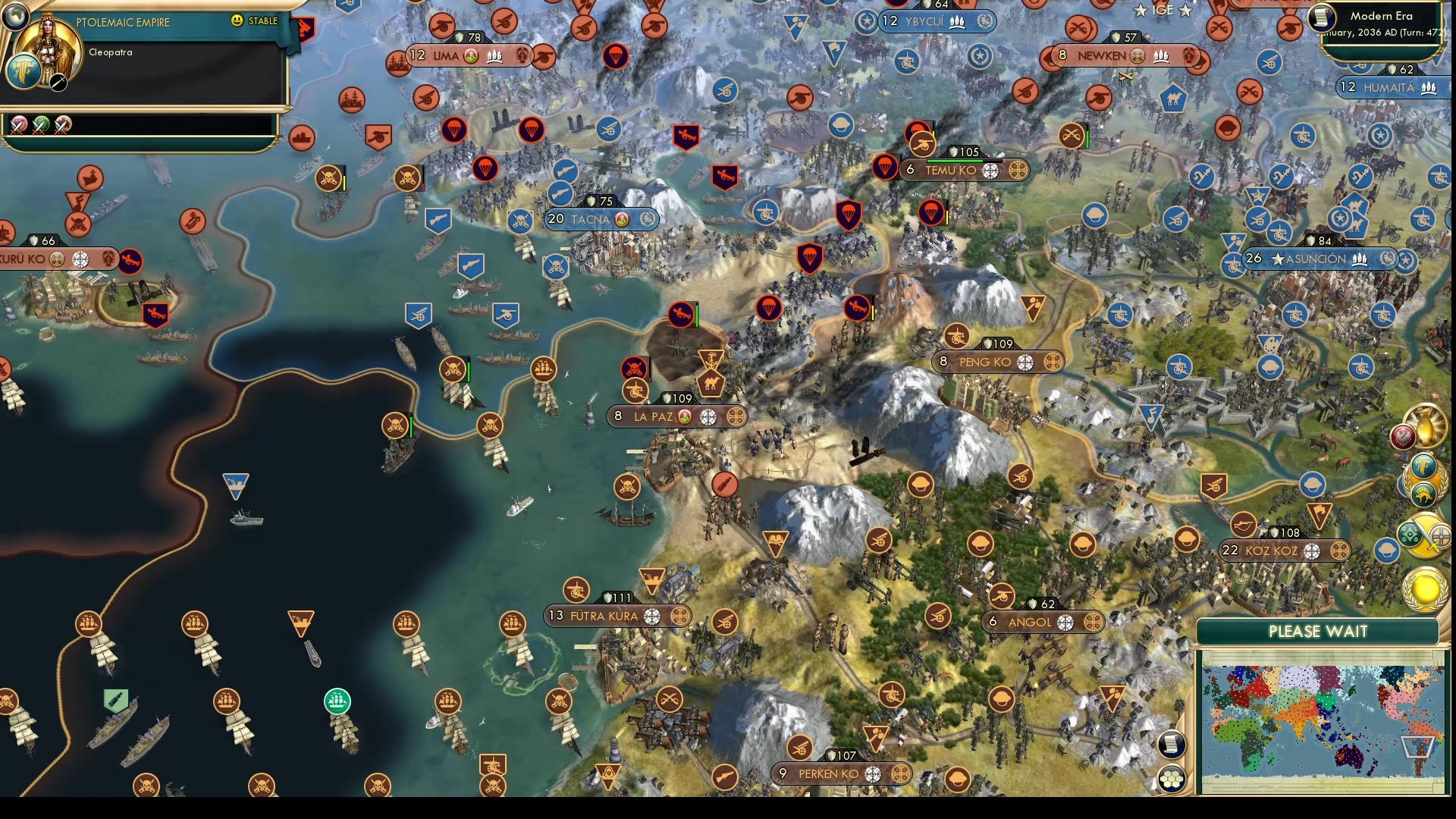
Task: Click the green defense bar above Temu Ko
Action: (957, 161)
